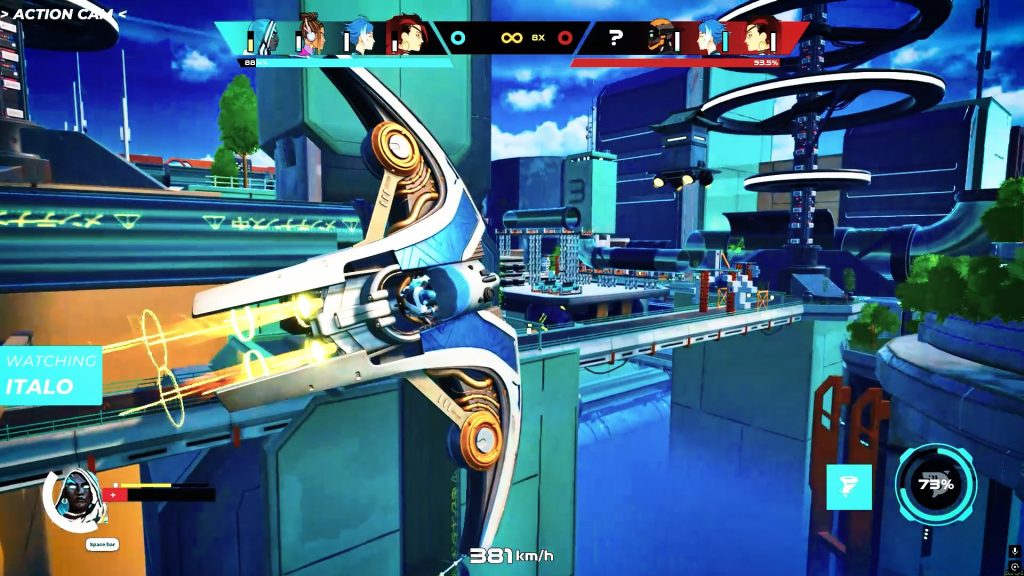Image resolution: width=1024 pixels, height=576 pixels.
Task: Toggle the Action Cam spectator view
Action: pyautogui.click(x=63, y=14)
